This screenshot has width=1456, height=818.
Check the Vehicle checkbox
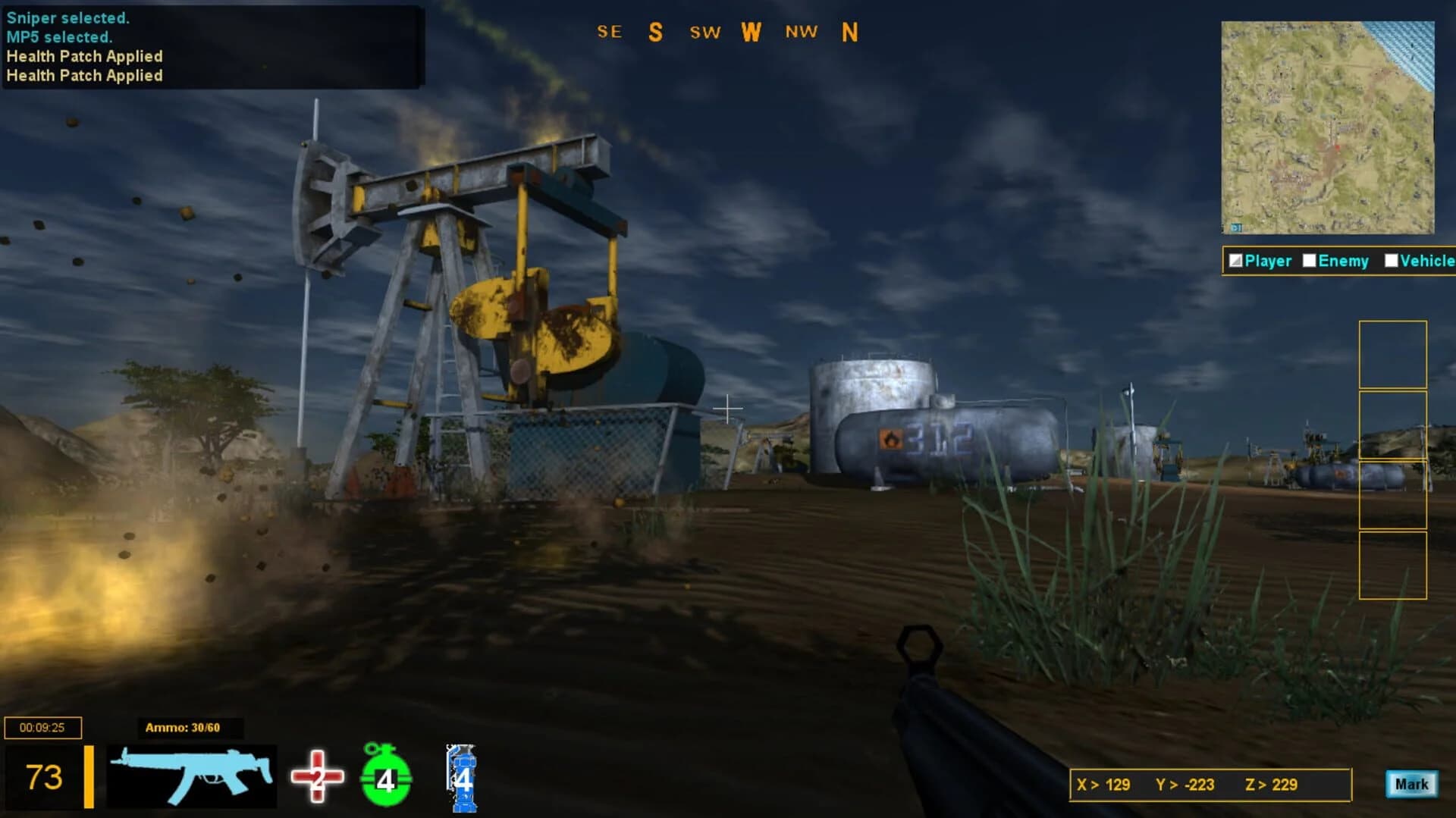pyautogui.click(x=1392, y=260)
